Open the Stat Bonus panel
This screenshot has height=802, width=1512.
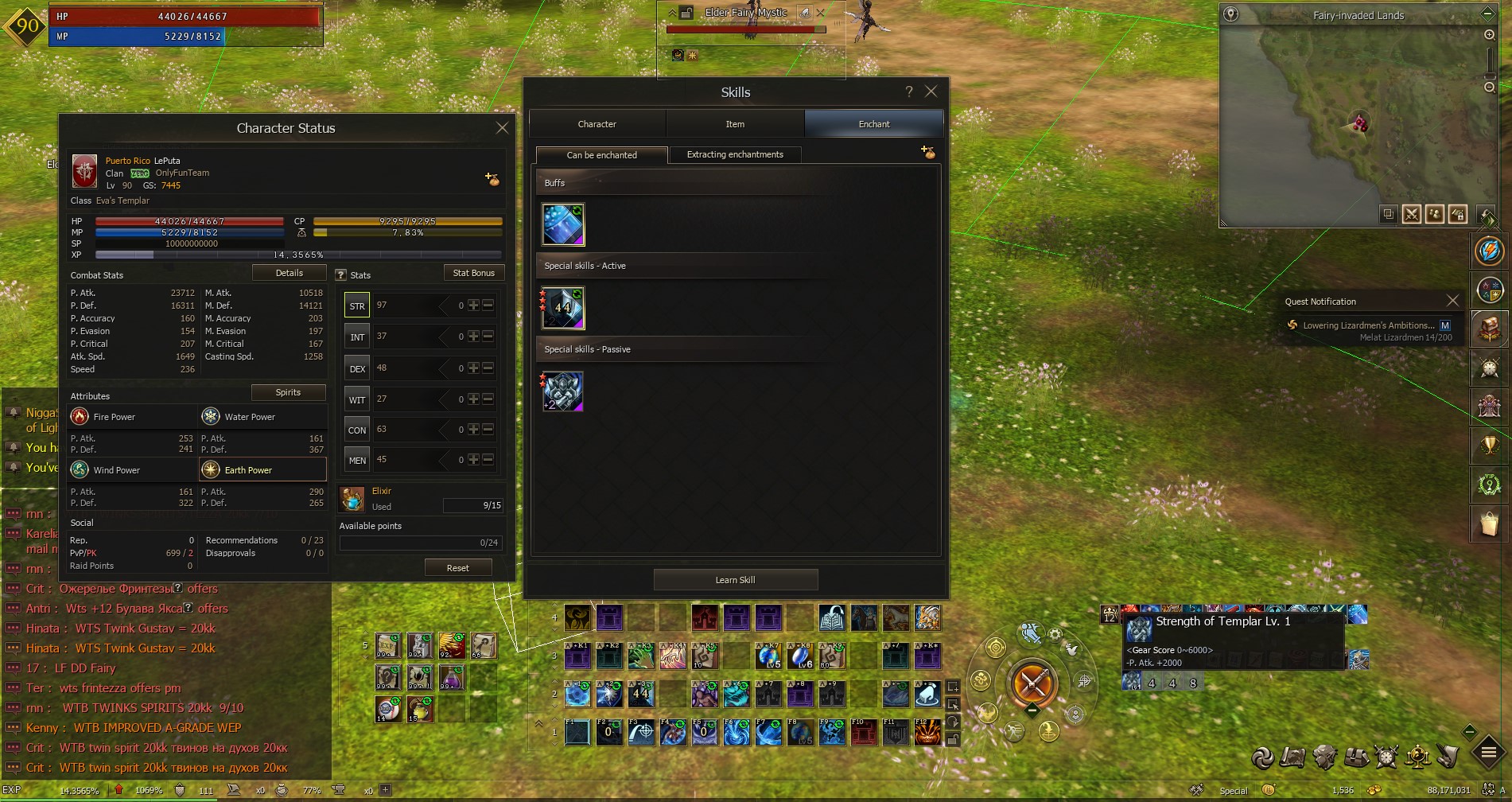473,273
